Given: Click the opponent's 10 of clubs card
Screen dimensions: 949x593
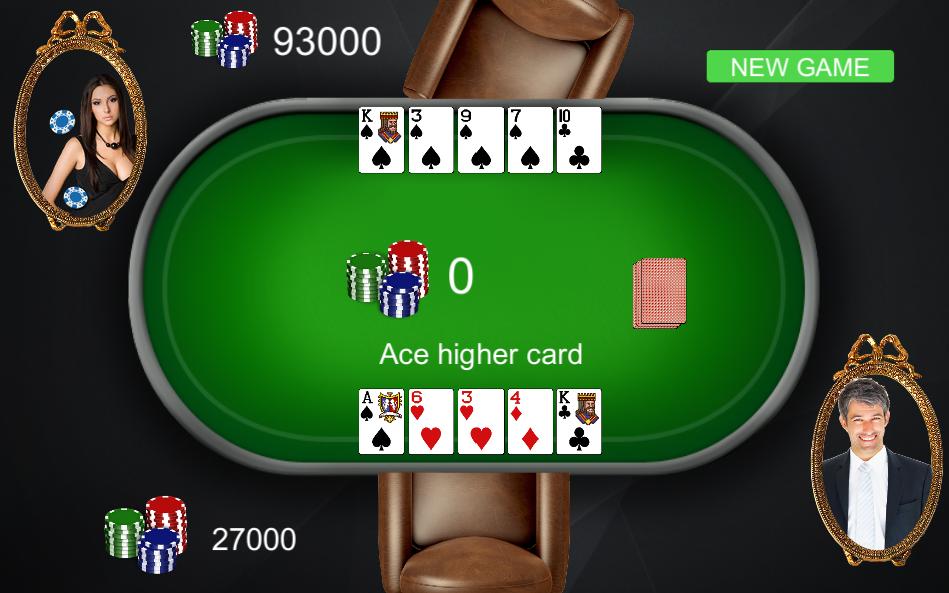Looking at the screenshot, I should (579, 140).
